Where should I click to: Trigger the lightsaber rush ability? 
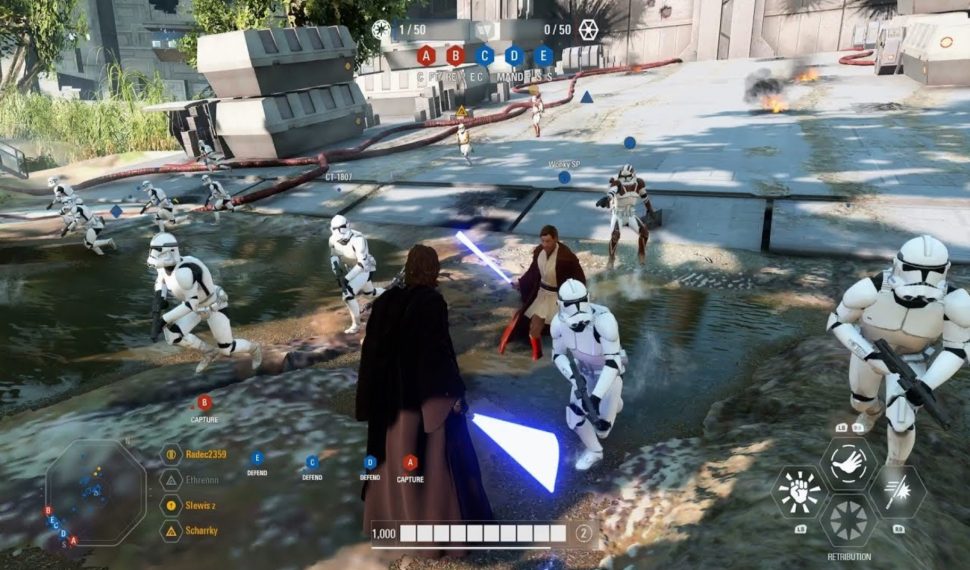tap(897, 491)
